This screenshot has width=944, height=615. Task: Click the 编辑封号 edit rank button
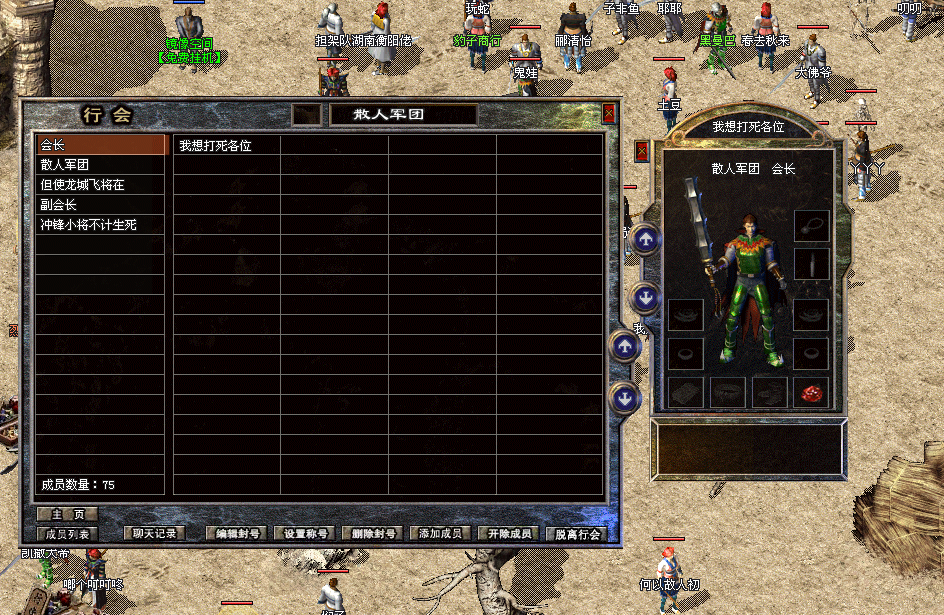237,534
